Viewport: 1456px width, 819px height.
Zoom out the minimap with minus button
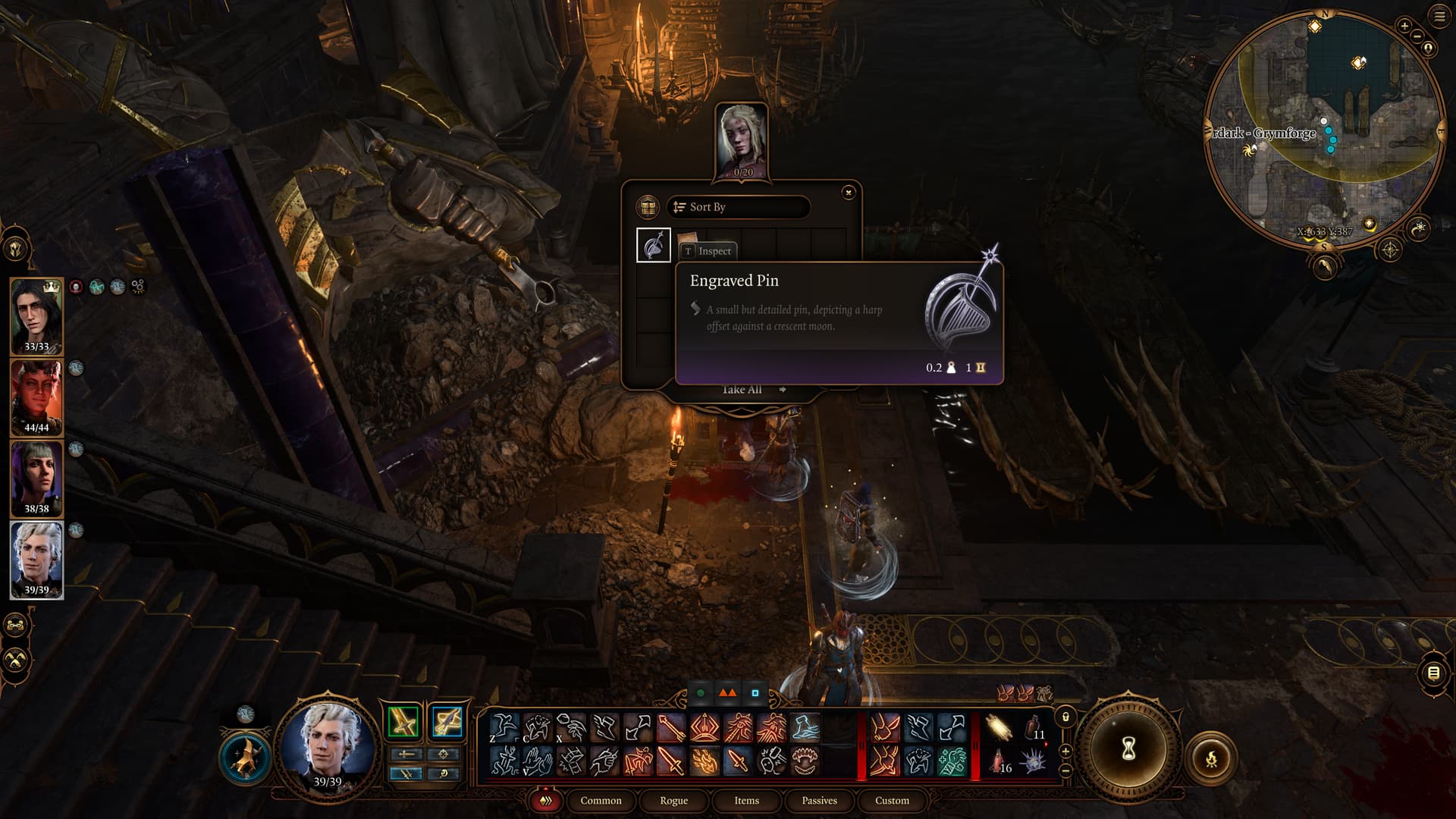(x=1415, y=37)
